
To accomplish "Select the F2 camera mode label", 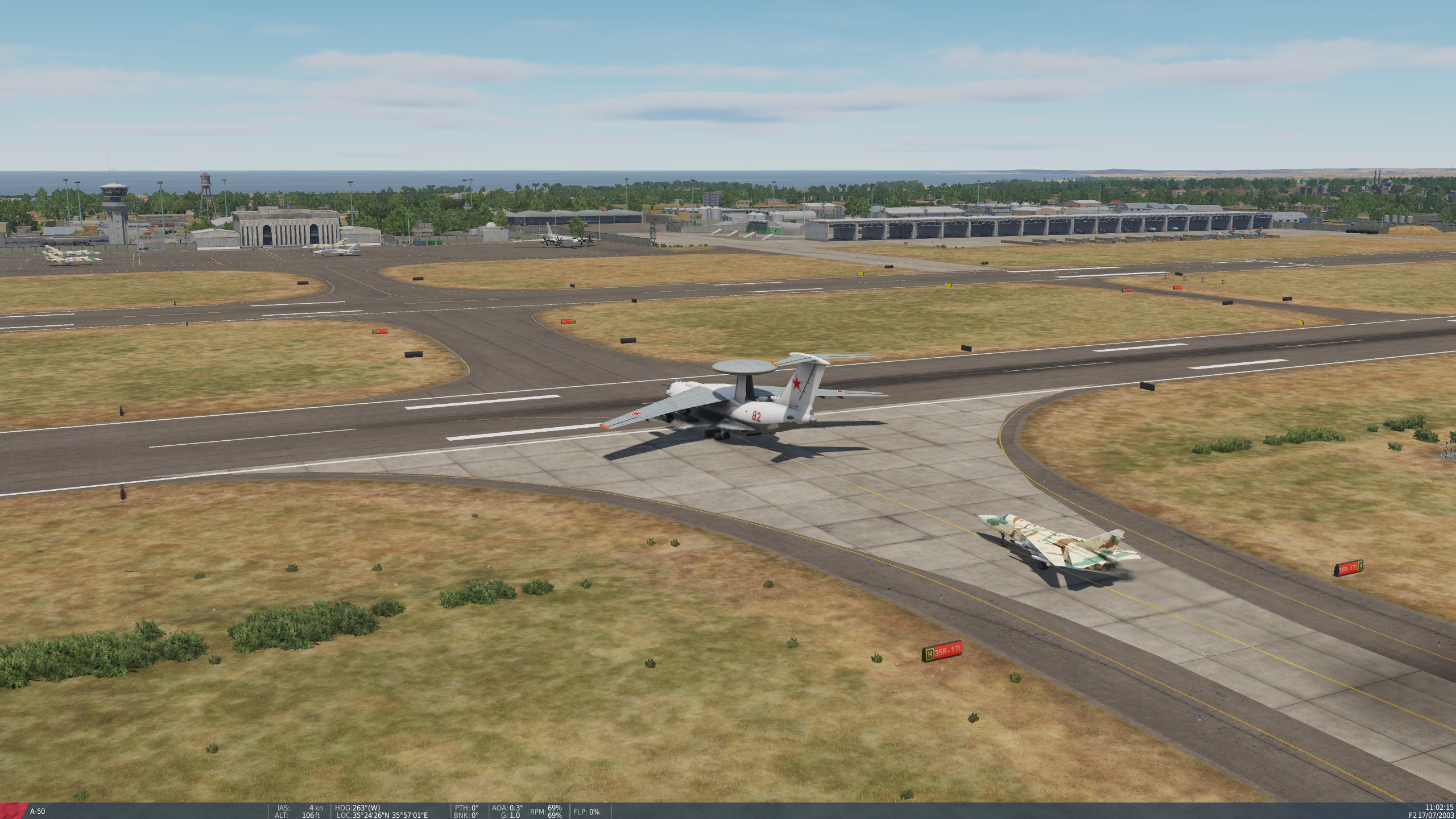I will (x=1414, y=816).
